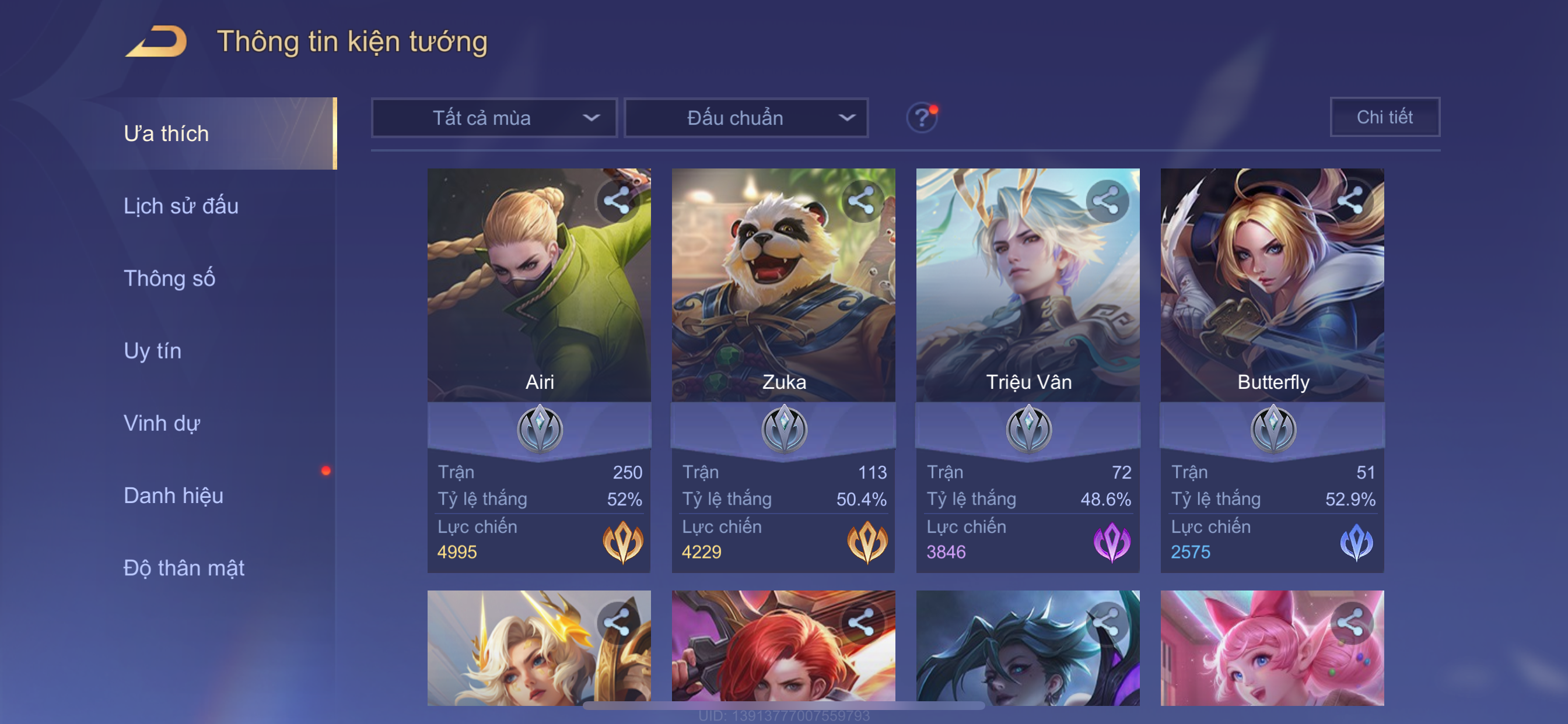The width and height of the screenshot is (1568, 724).
Task: Share the Butterfly hero stats
Action: 1350,201
